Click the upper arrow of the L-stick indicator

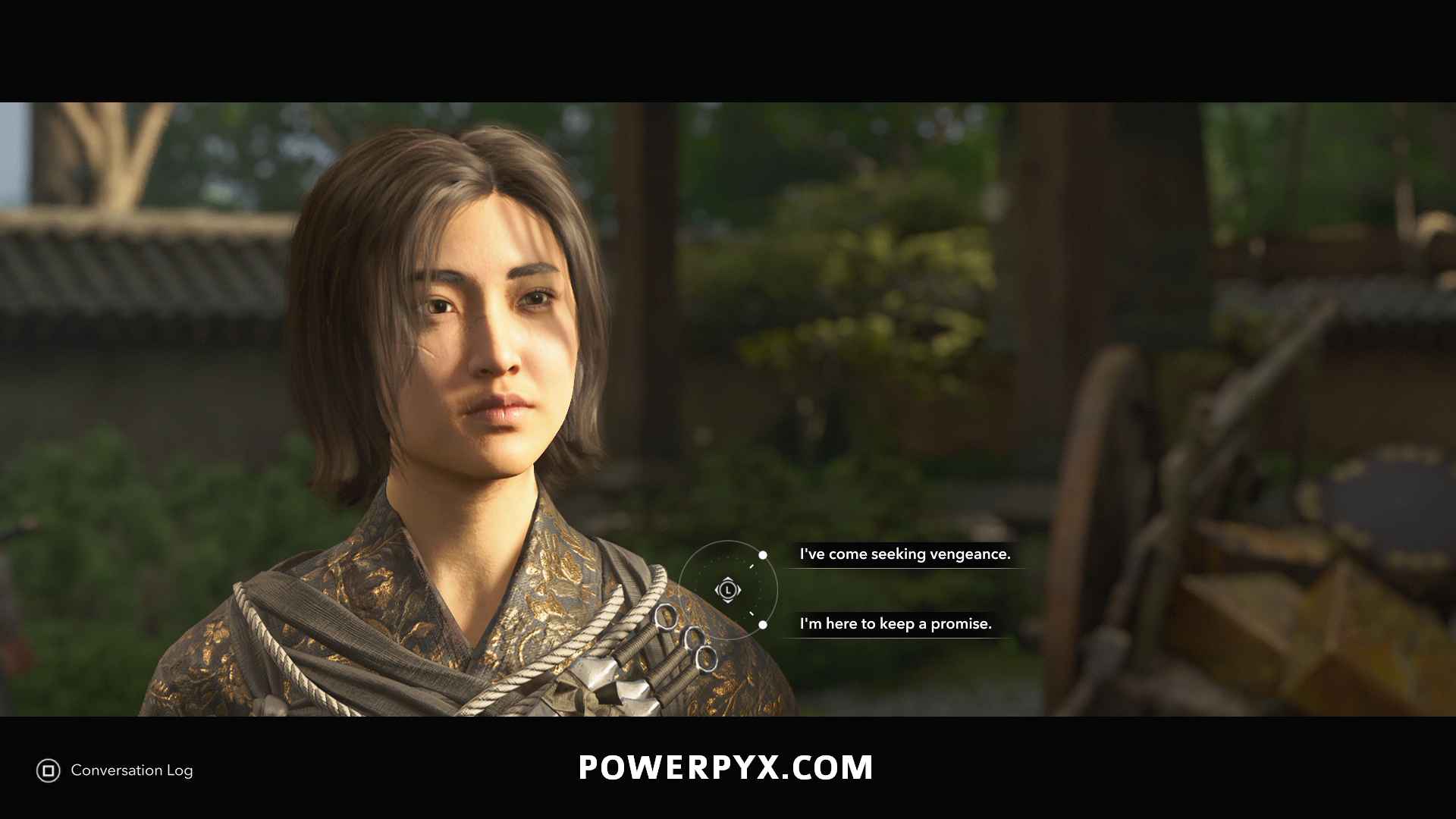(x=728, y=579)
